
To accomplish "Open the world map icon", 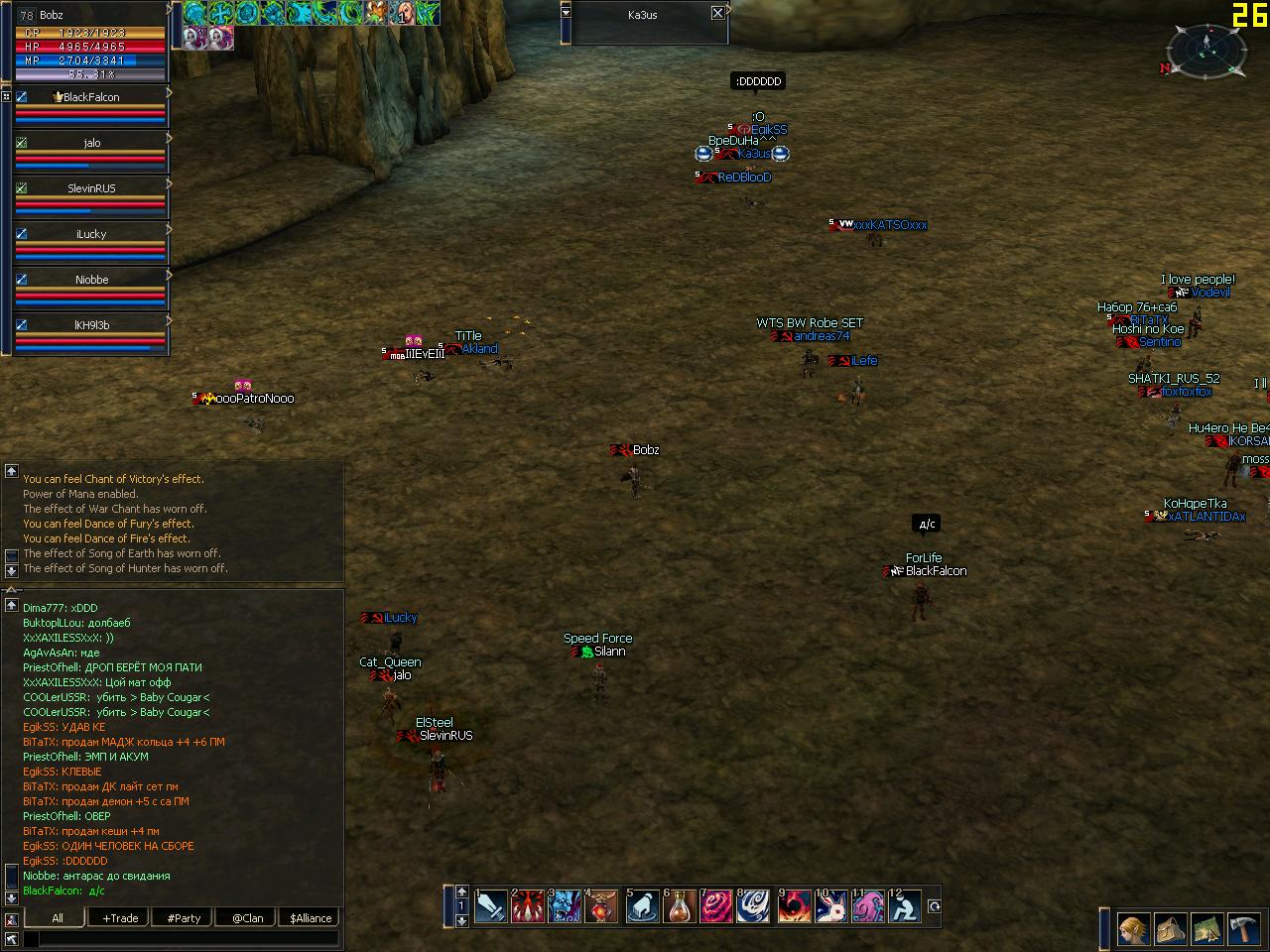I will click(x=1207, y=929).
